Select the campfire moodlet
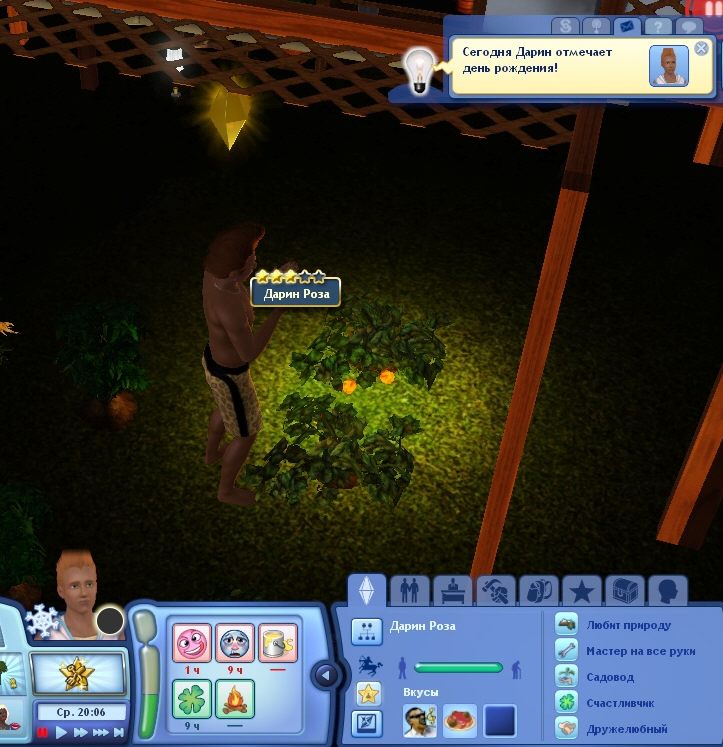 point(235,698)
